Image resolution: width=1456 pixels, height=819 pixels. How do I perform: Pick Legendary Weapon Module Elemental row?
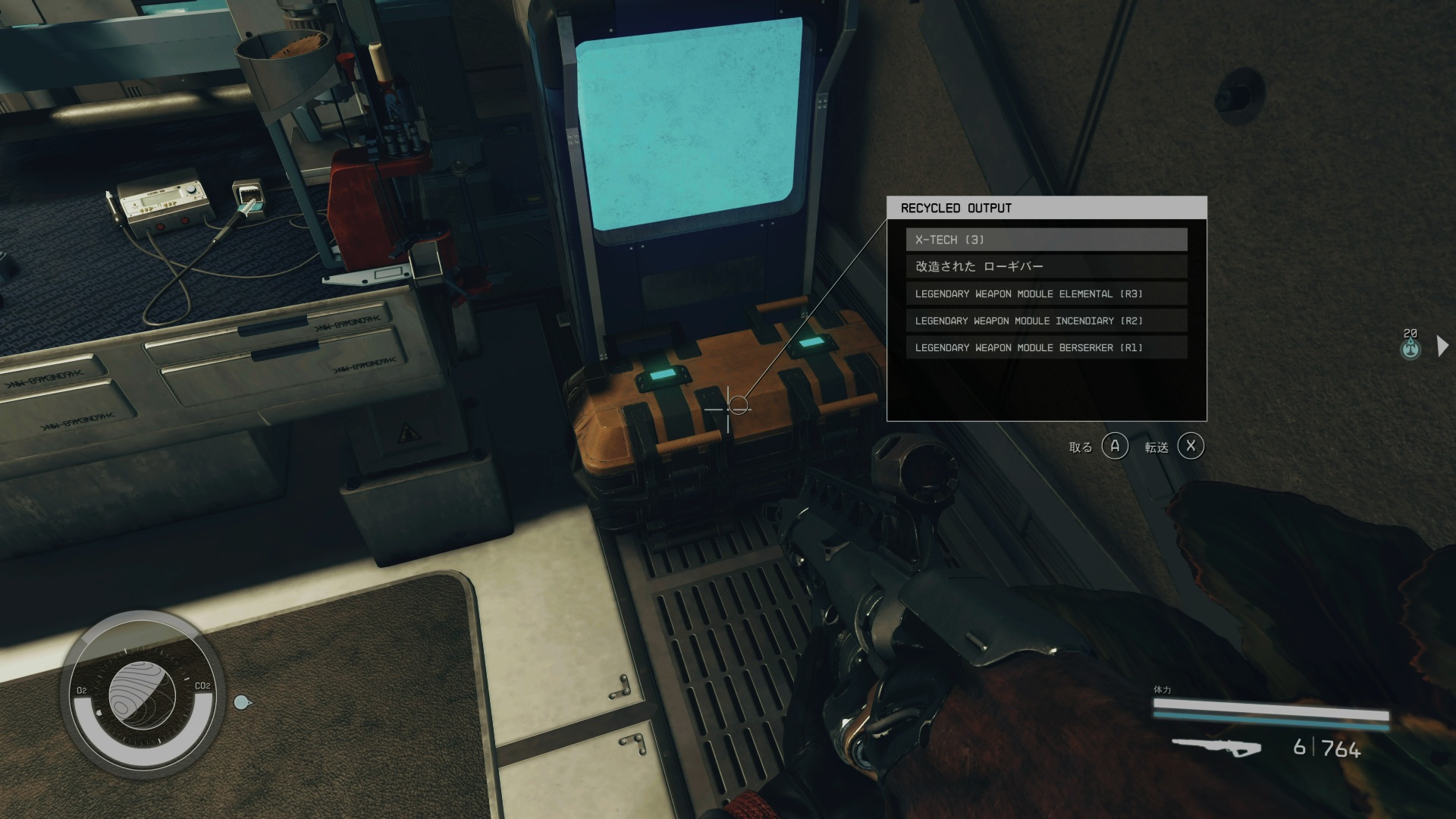coord(1046,293)
